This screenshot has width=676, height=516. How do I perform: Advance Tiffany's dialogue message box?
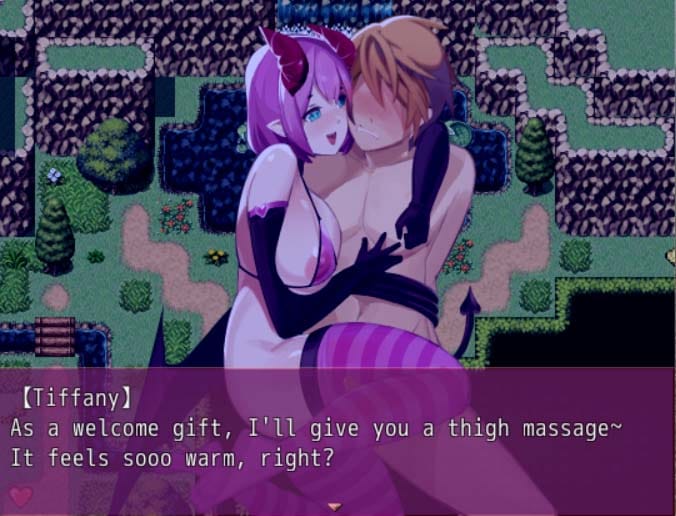337,440
